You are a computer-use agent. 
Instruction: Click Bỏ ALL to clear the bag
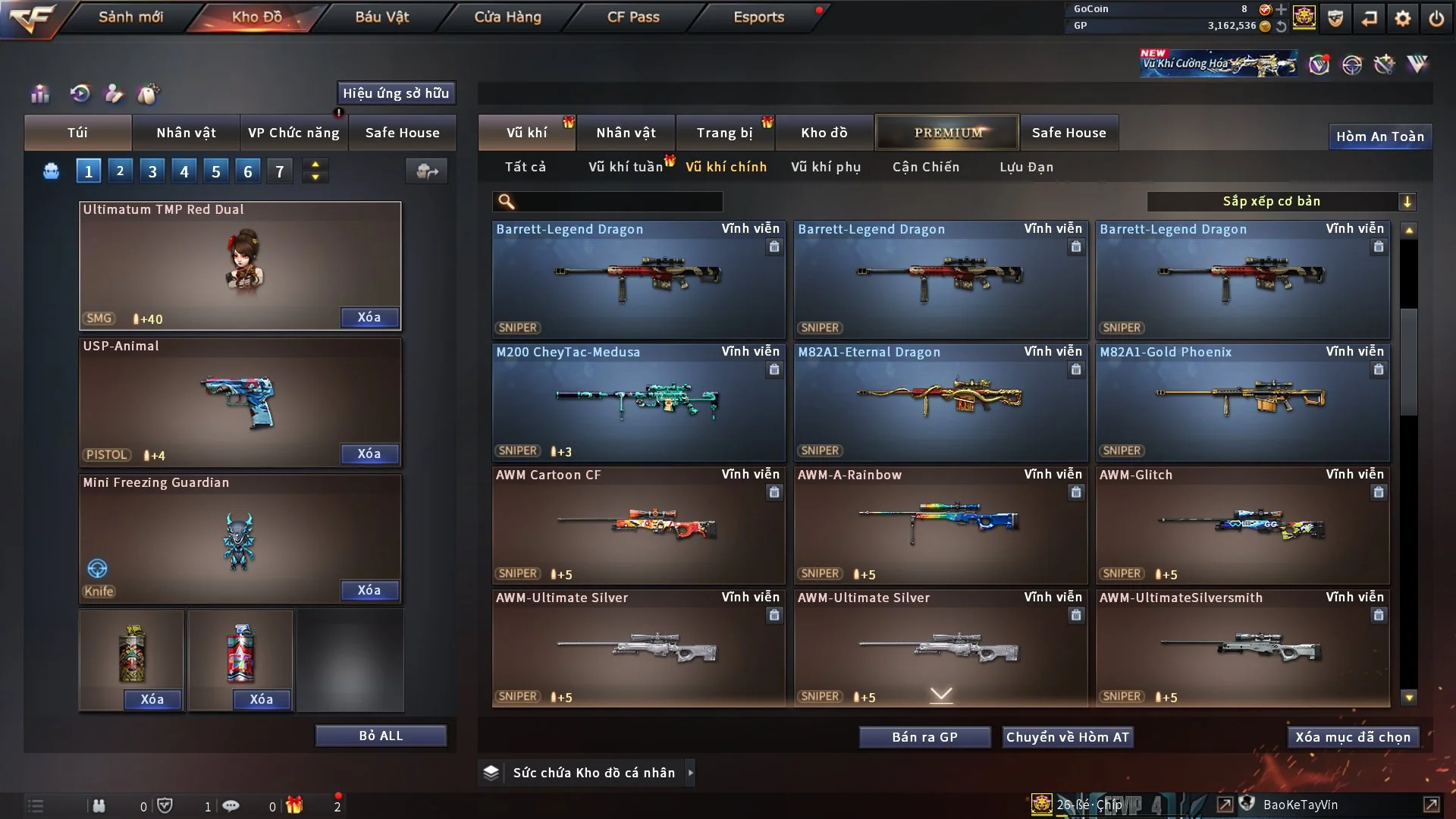pyautogui.click(x=381, y=736)
